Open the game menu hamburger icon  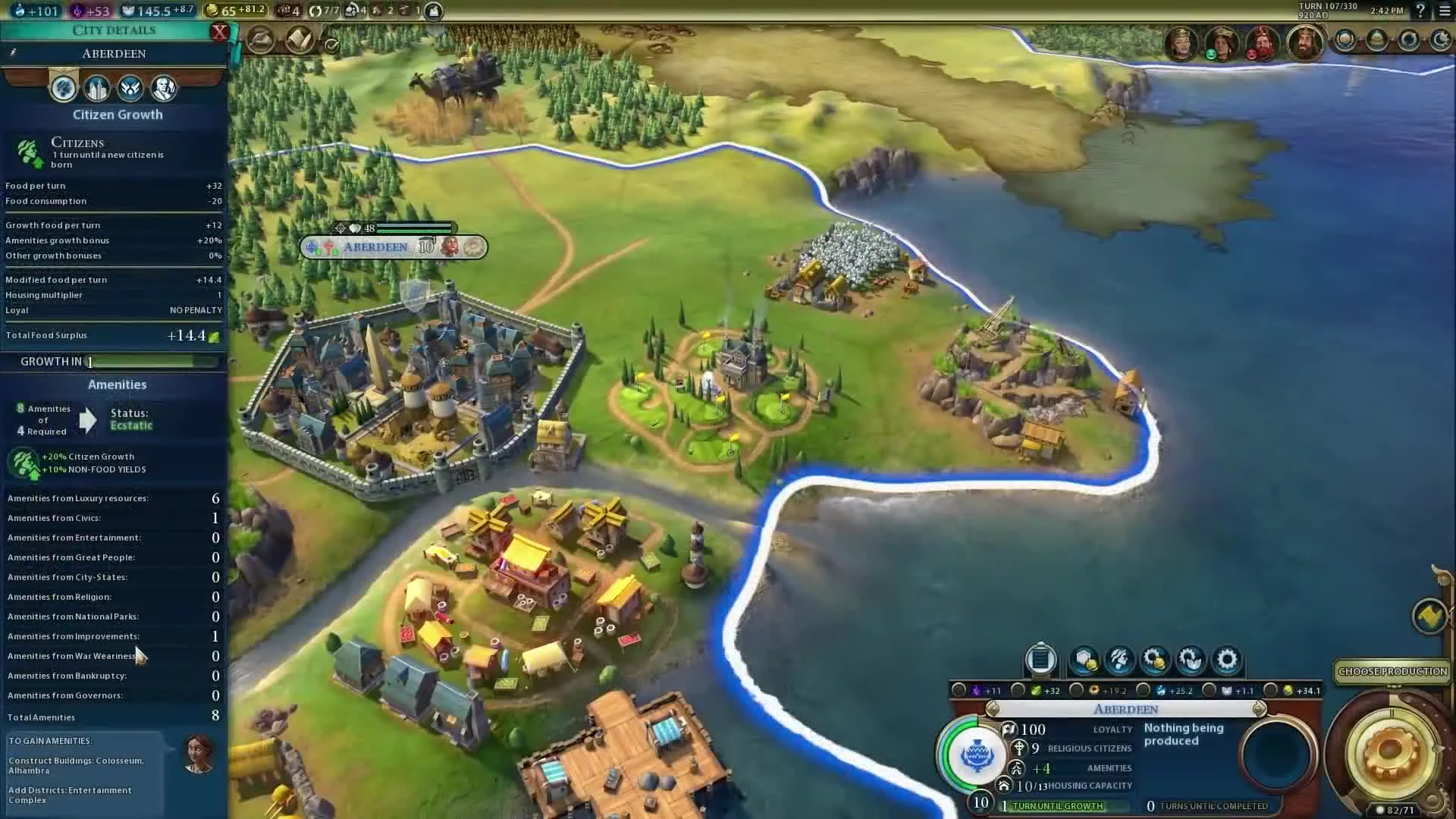1443,11
